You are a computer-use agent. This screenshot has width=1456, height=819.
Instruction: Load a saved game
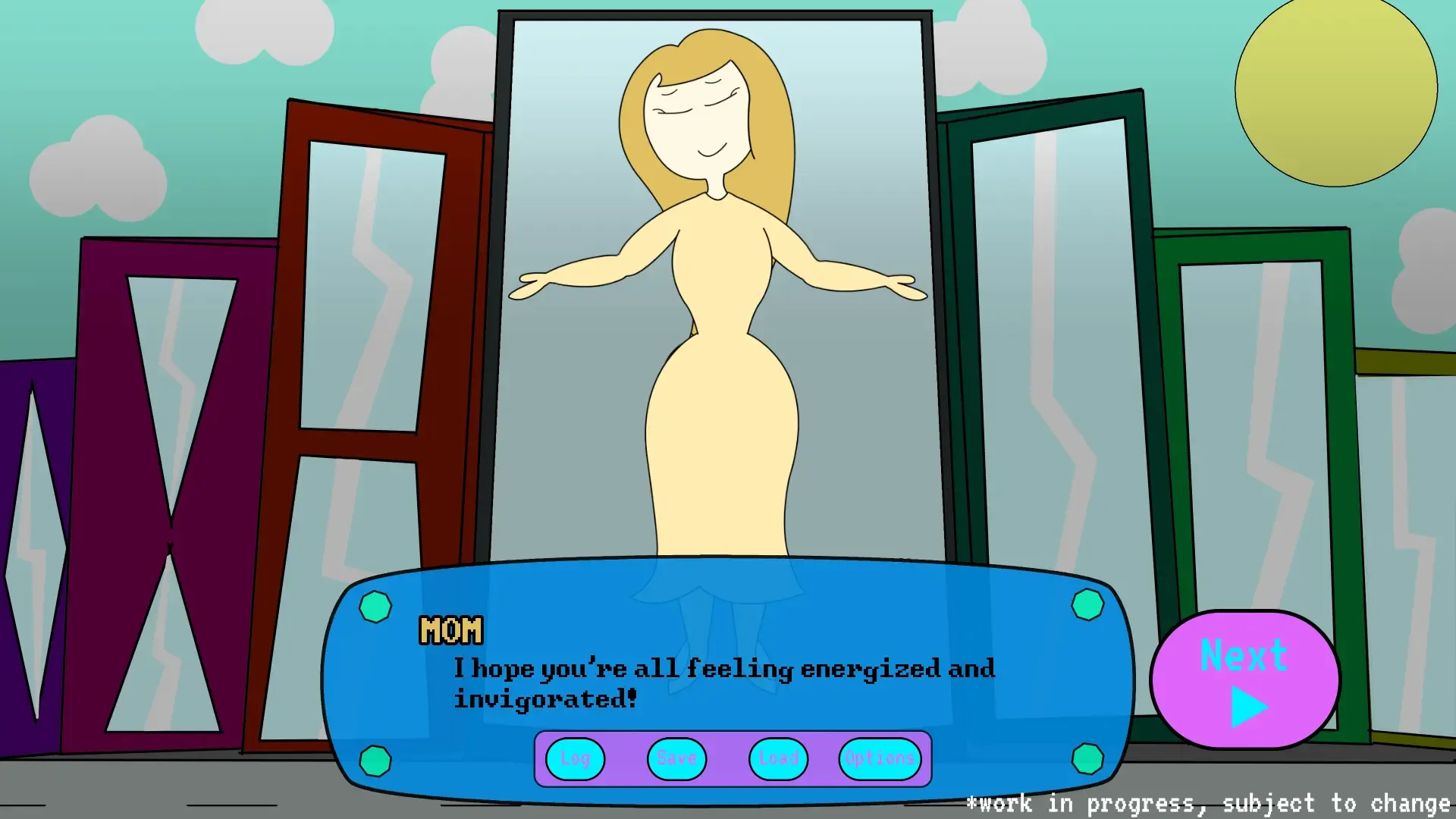777,758
